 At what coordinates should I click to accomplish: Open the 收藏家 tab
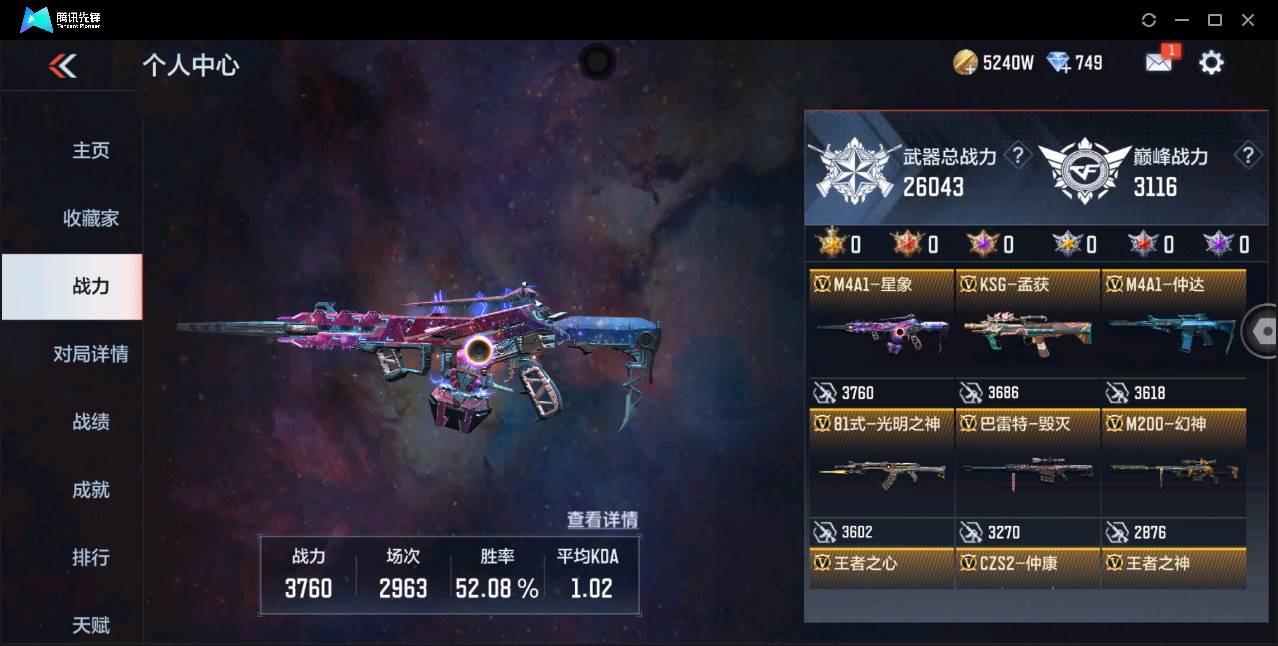(x=90, y=218)
